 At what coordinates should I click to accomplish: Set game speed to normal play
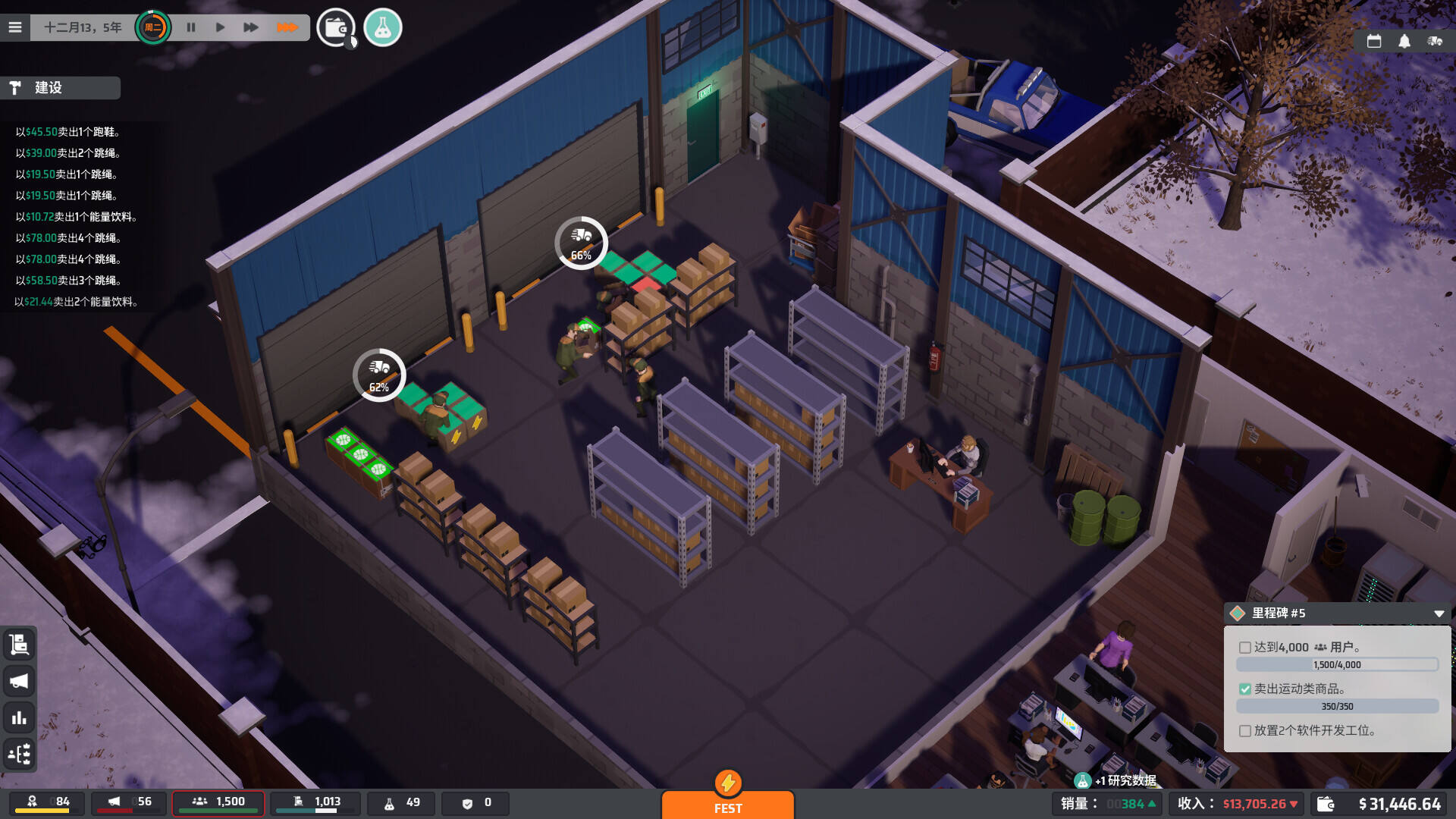tap(220, 28)
